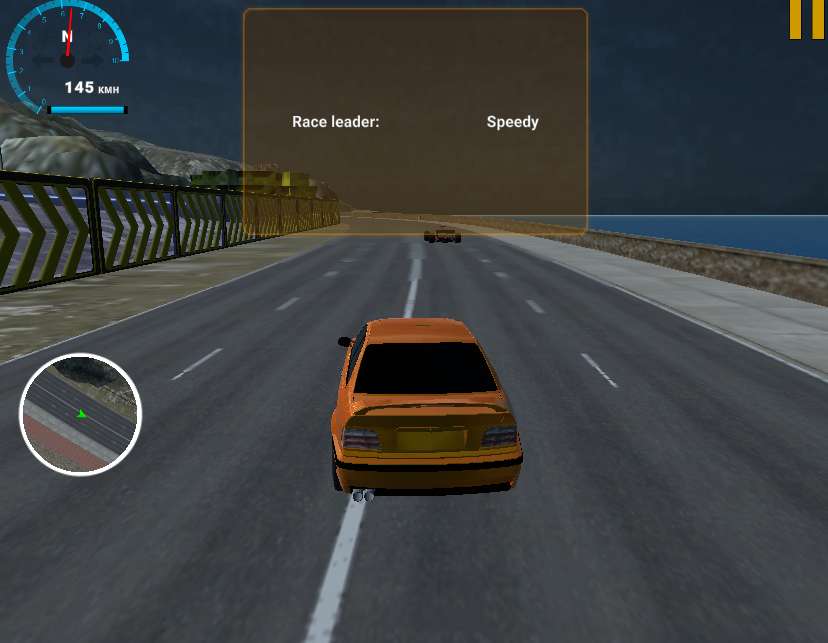The width and height of the screenshot is (828, 643).
Task: Pause the race with the yellow pause button
Action: point(806,19)
